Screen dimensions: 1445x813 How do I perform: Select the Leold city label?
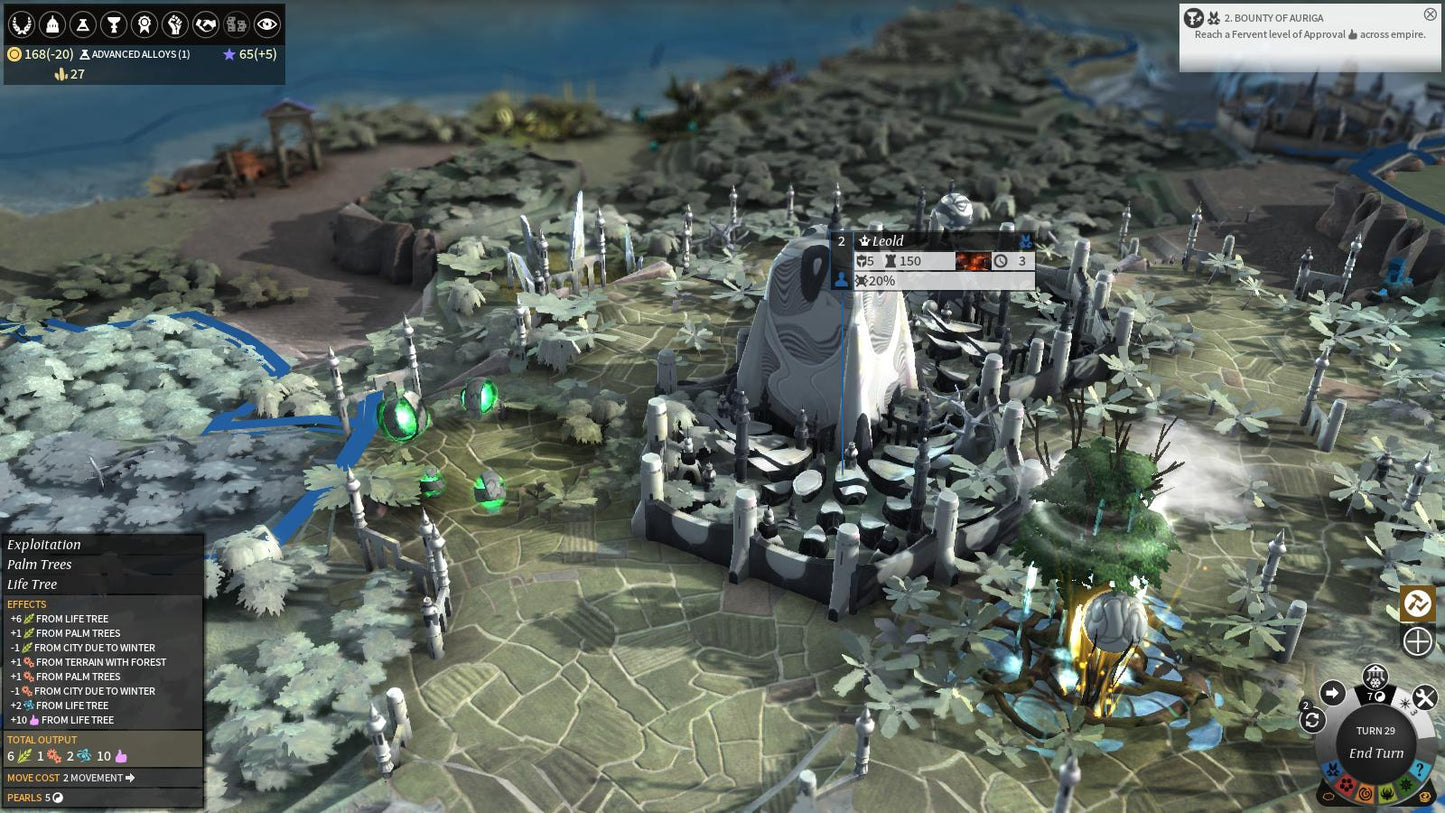pos(887,241)
